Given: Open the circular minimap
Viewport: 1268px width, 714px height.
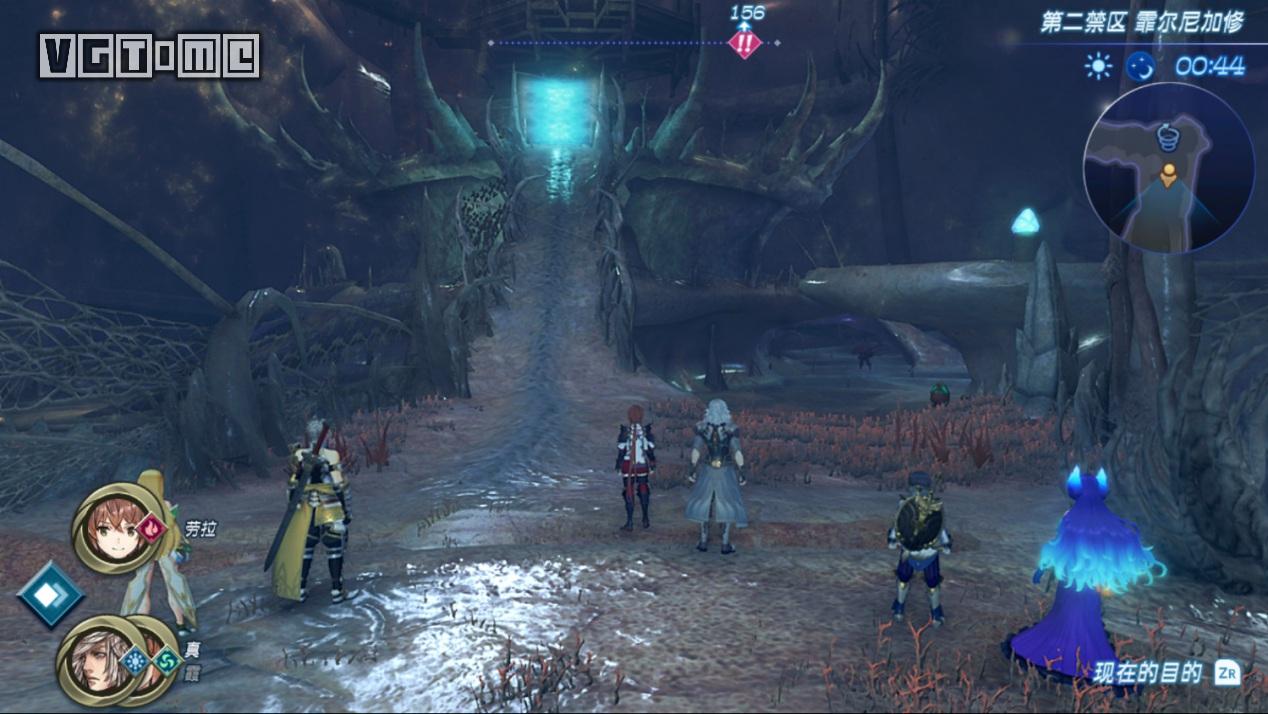Looking at the screenshot, I should (1168, 167).
